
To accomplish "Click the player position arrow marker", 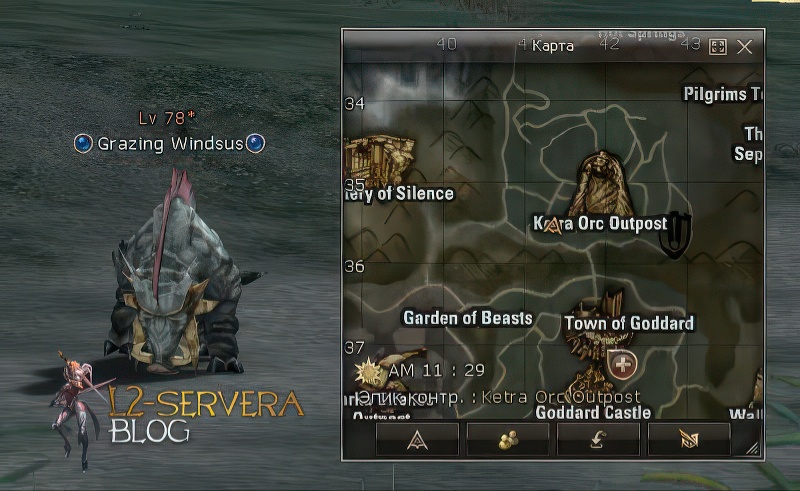I will 551,225.
